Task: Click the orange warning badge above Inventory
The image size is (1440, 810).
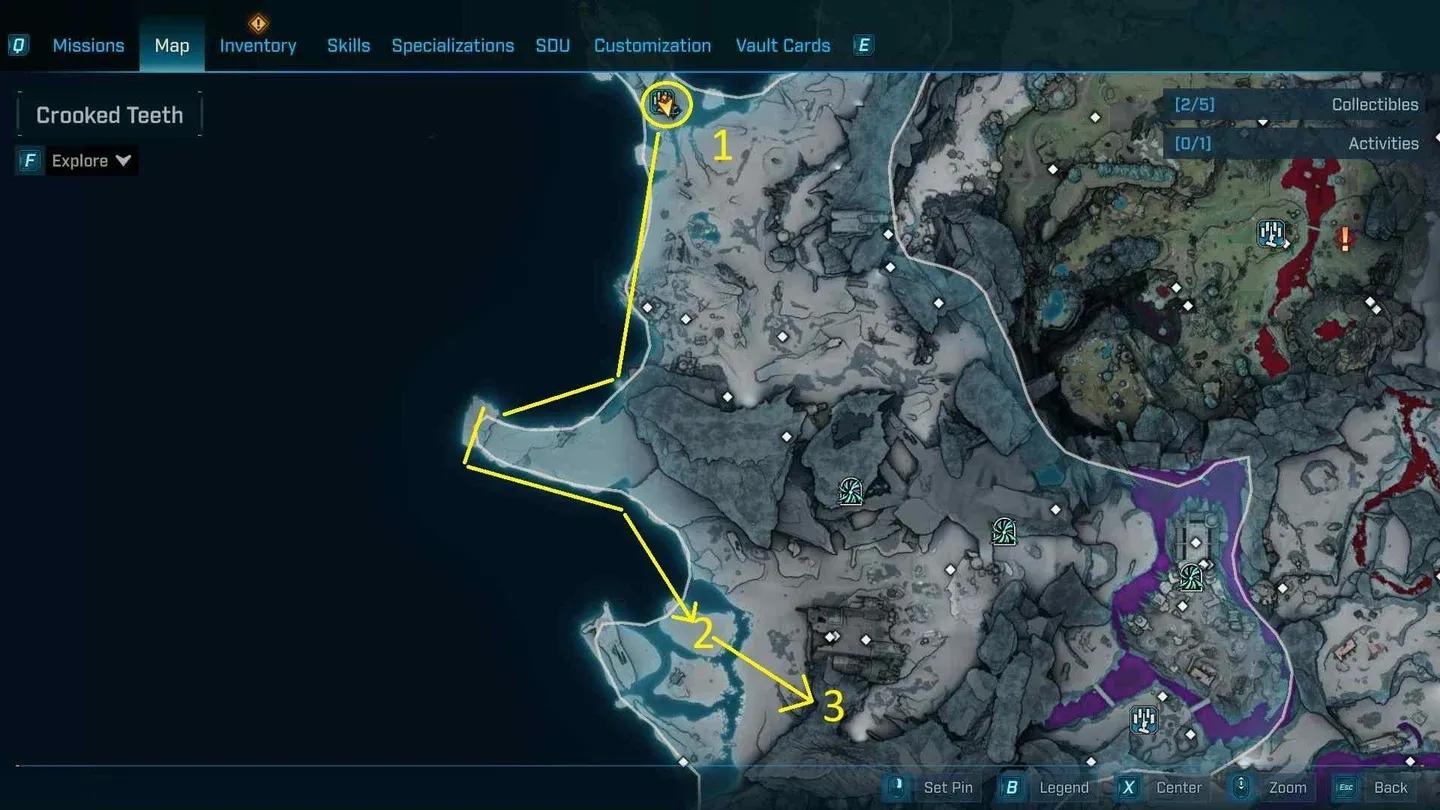Action: [257, 23]
